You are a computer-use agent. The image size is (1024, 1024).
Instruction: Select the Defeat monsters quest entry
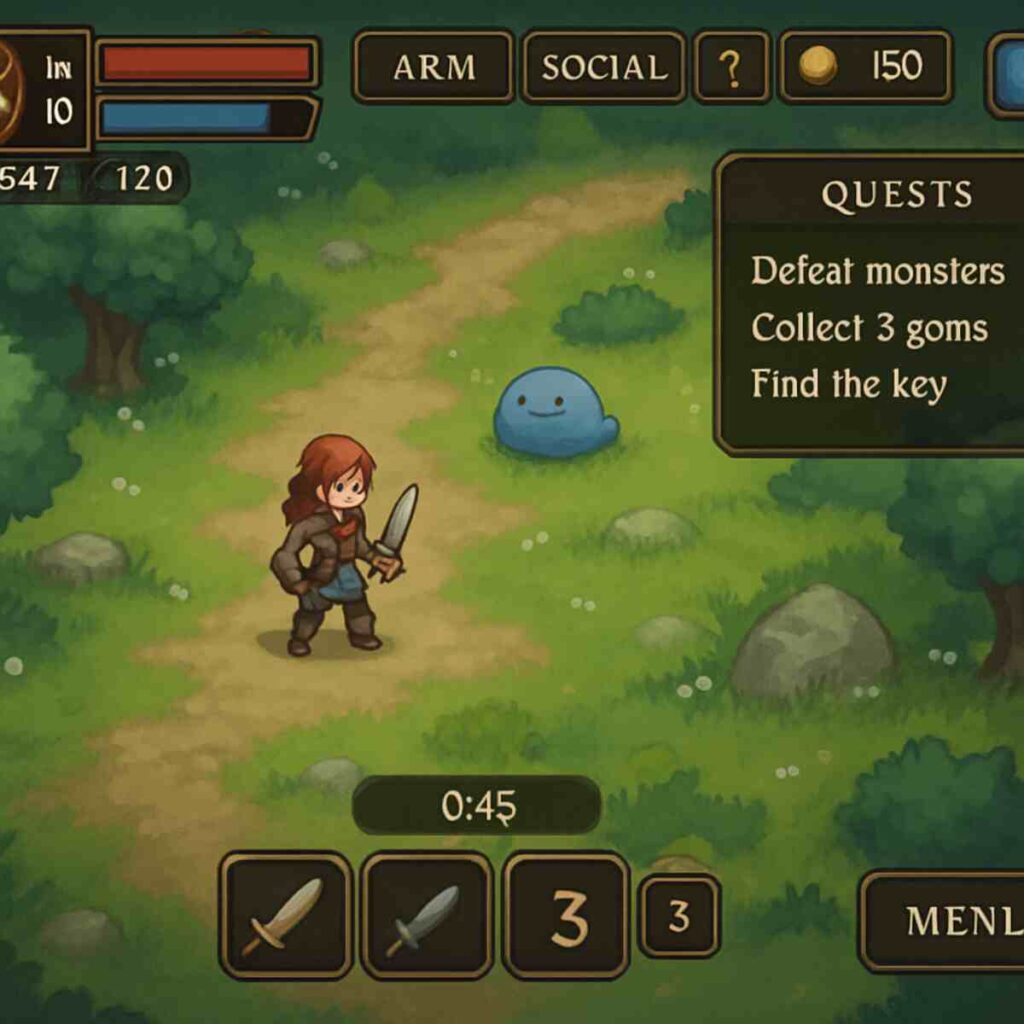(877, 271)
